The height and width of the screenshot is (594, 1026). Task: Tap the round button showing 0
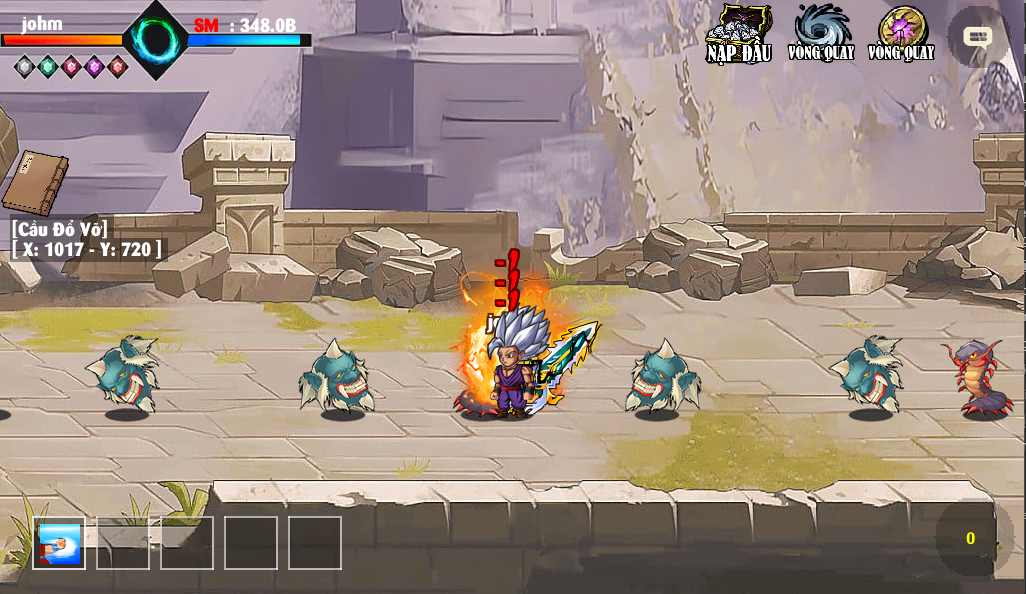970,538
